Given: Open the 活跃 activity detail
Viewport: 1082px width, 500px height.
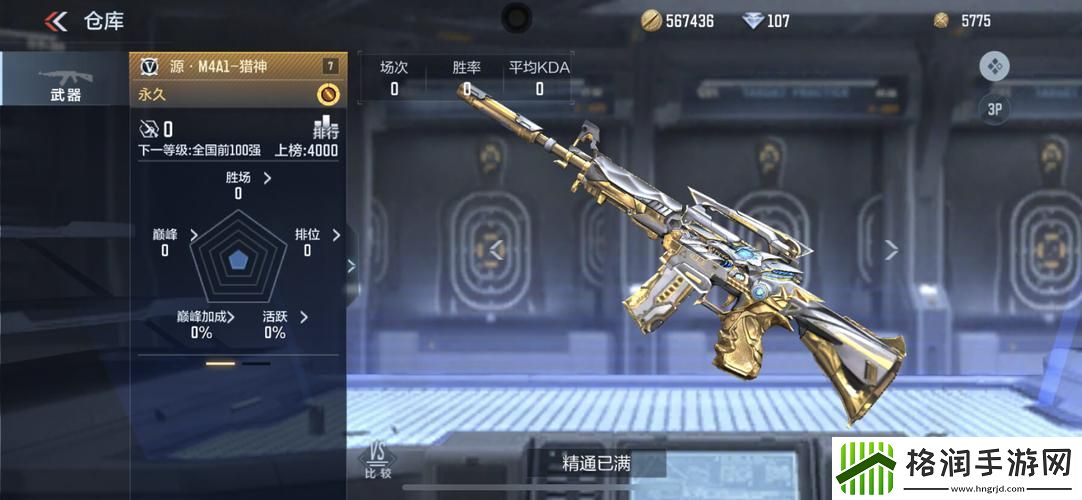Looking at the screenshot, I should (303, 317).
